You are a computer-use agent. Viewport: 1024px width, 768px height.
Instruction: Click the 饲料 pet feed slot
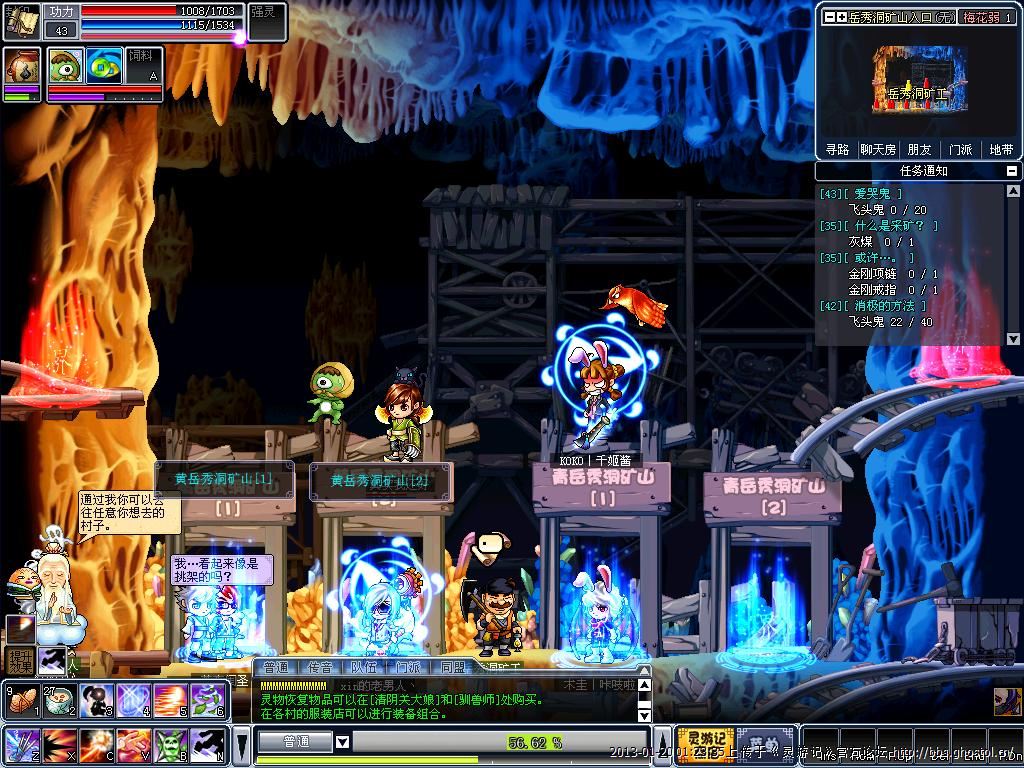[143, 65]
